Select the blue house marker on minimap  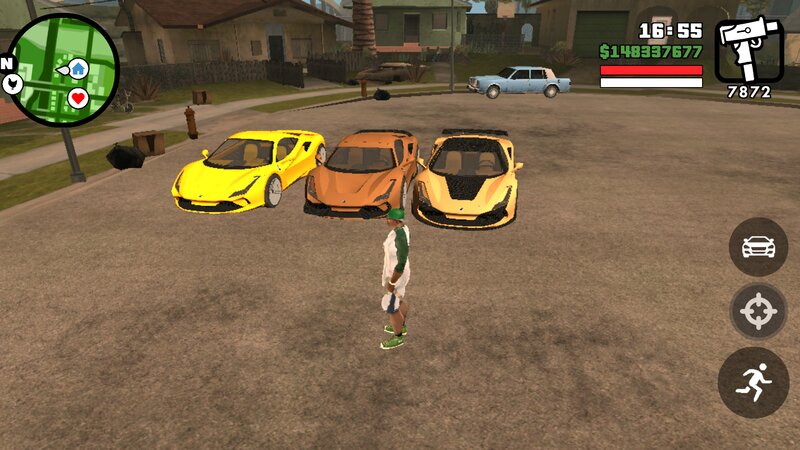click(x=77, y=68)
